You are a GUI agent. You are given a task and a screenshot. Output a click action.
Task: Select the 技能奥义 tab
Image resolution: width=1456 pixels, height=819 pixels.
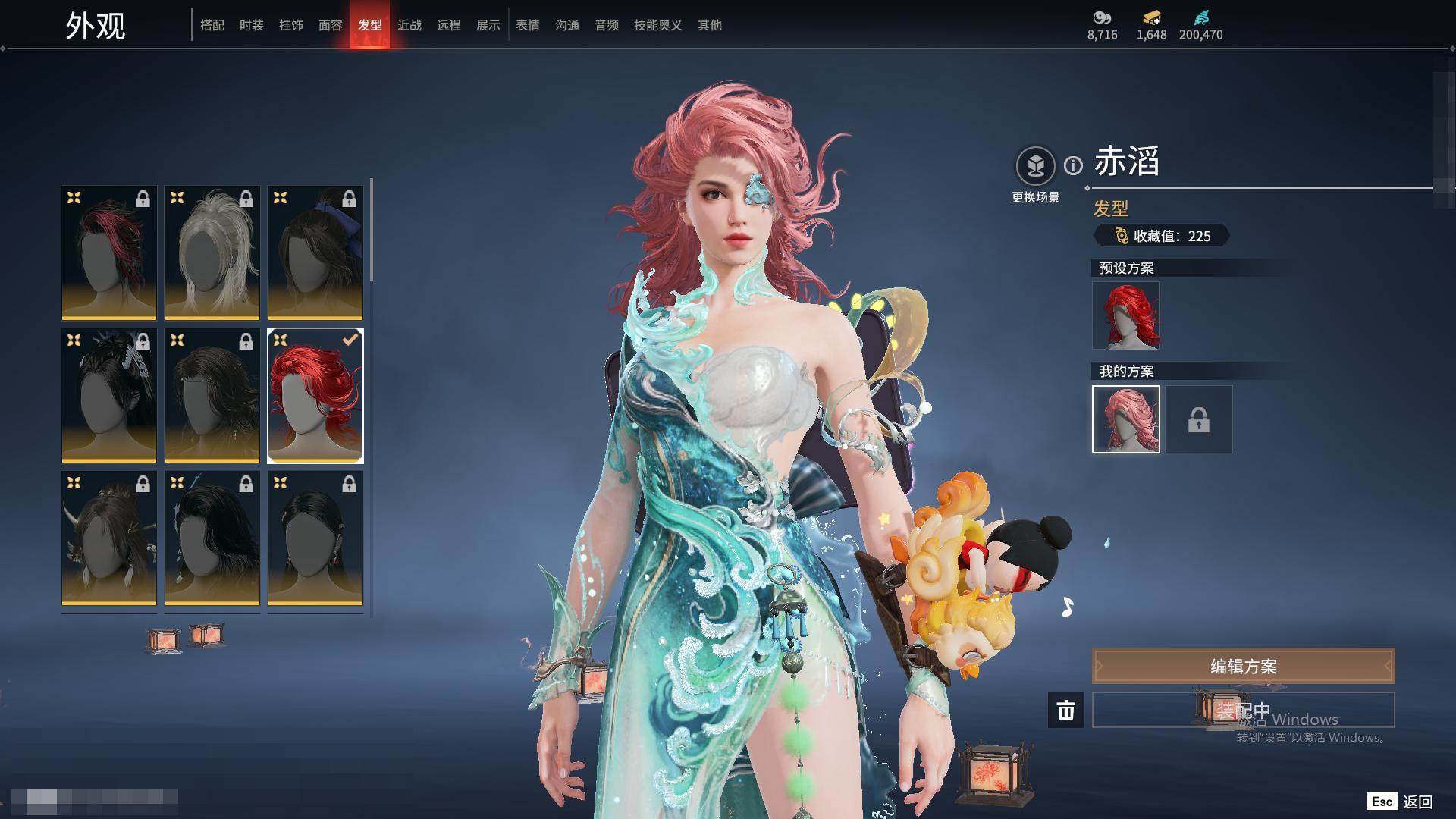click(x=658, y=25)
